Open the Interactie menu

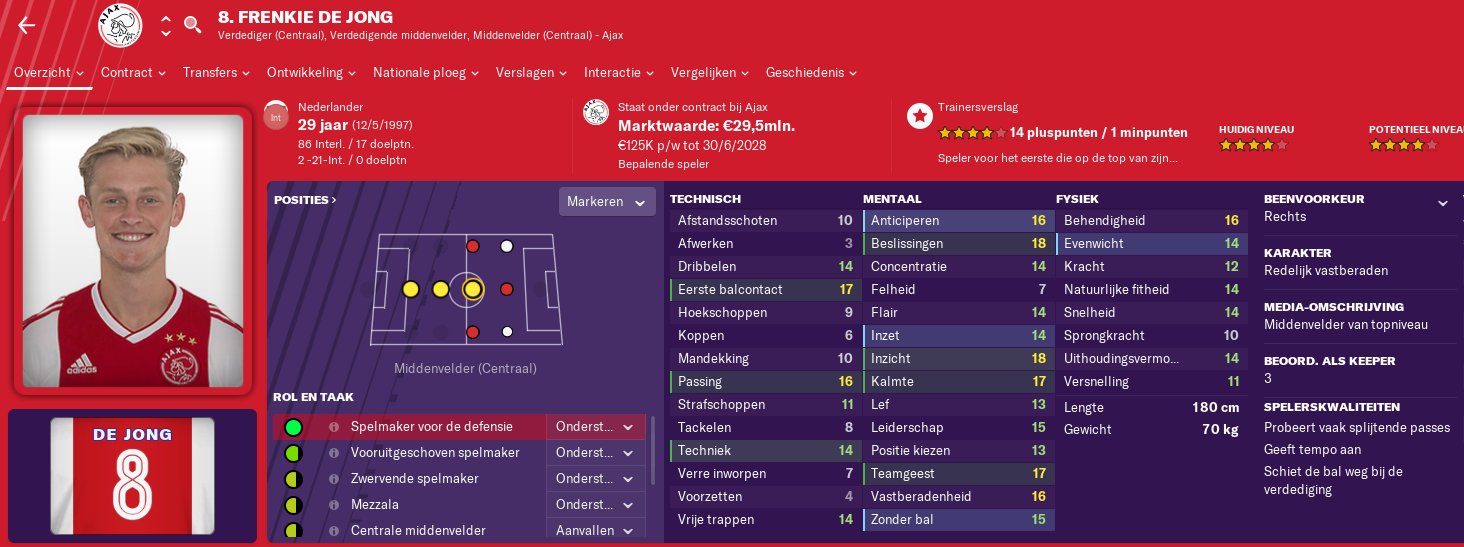pyautogui.click(x=619, y=73)
